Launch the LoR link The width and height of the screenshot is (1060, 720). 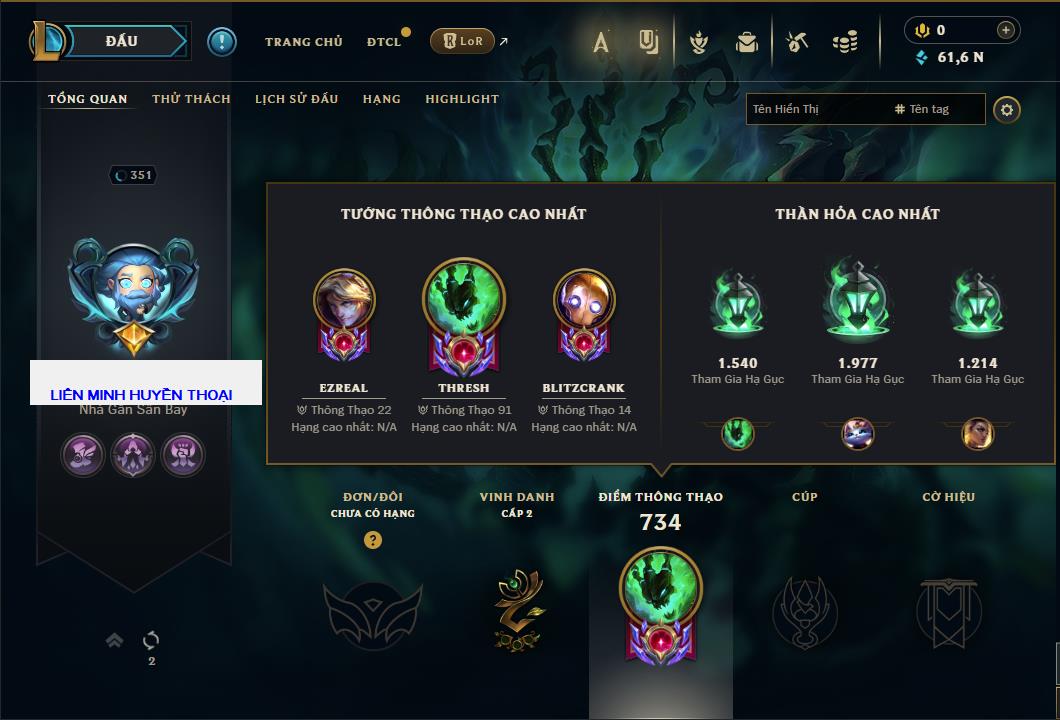click(462, 41)
